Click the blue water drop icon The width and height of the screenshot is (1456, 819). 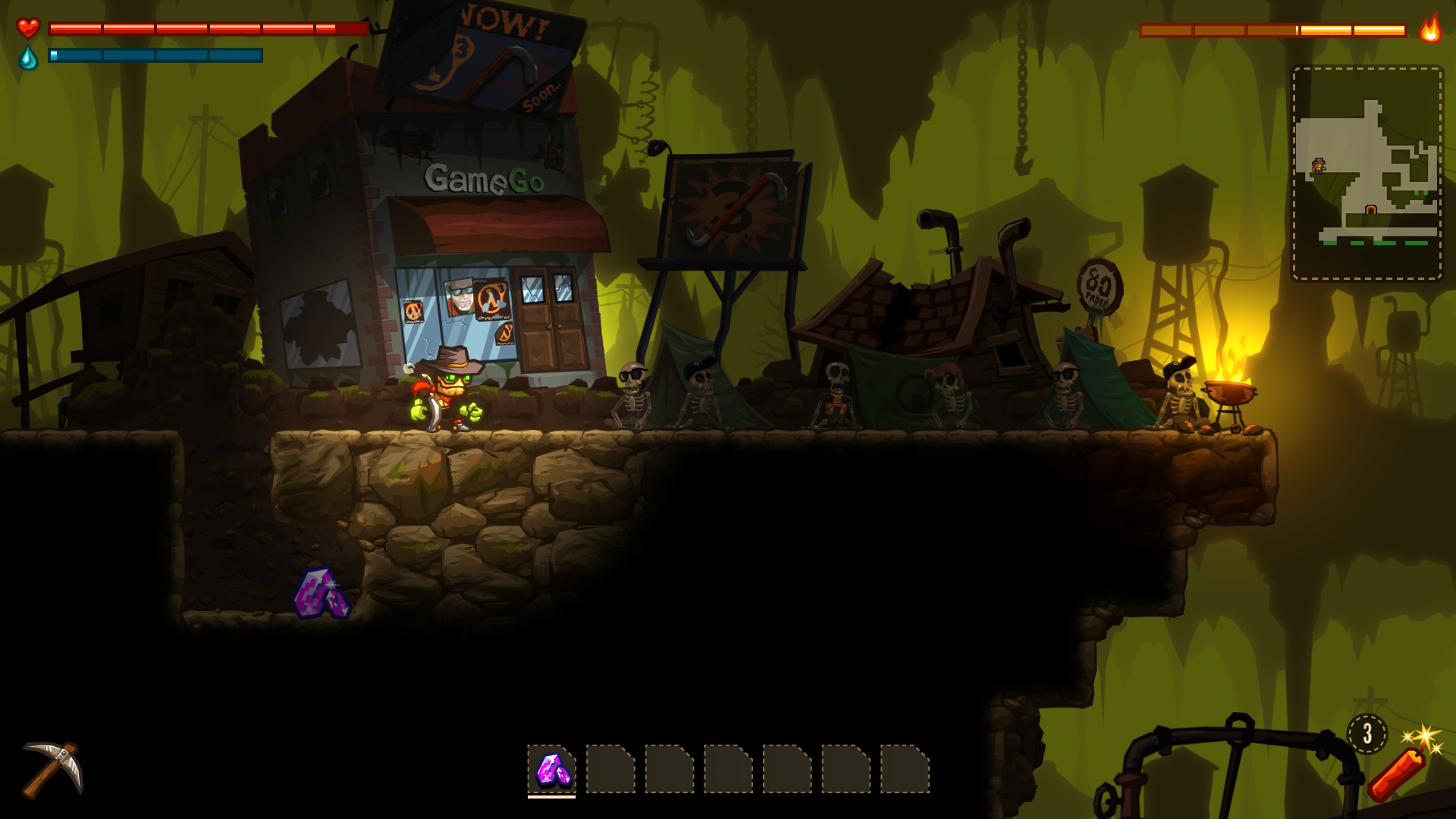coord(28,57)
